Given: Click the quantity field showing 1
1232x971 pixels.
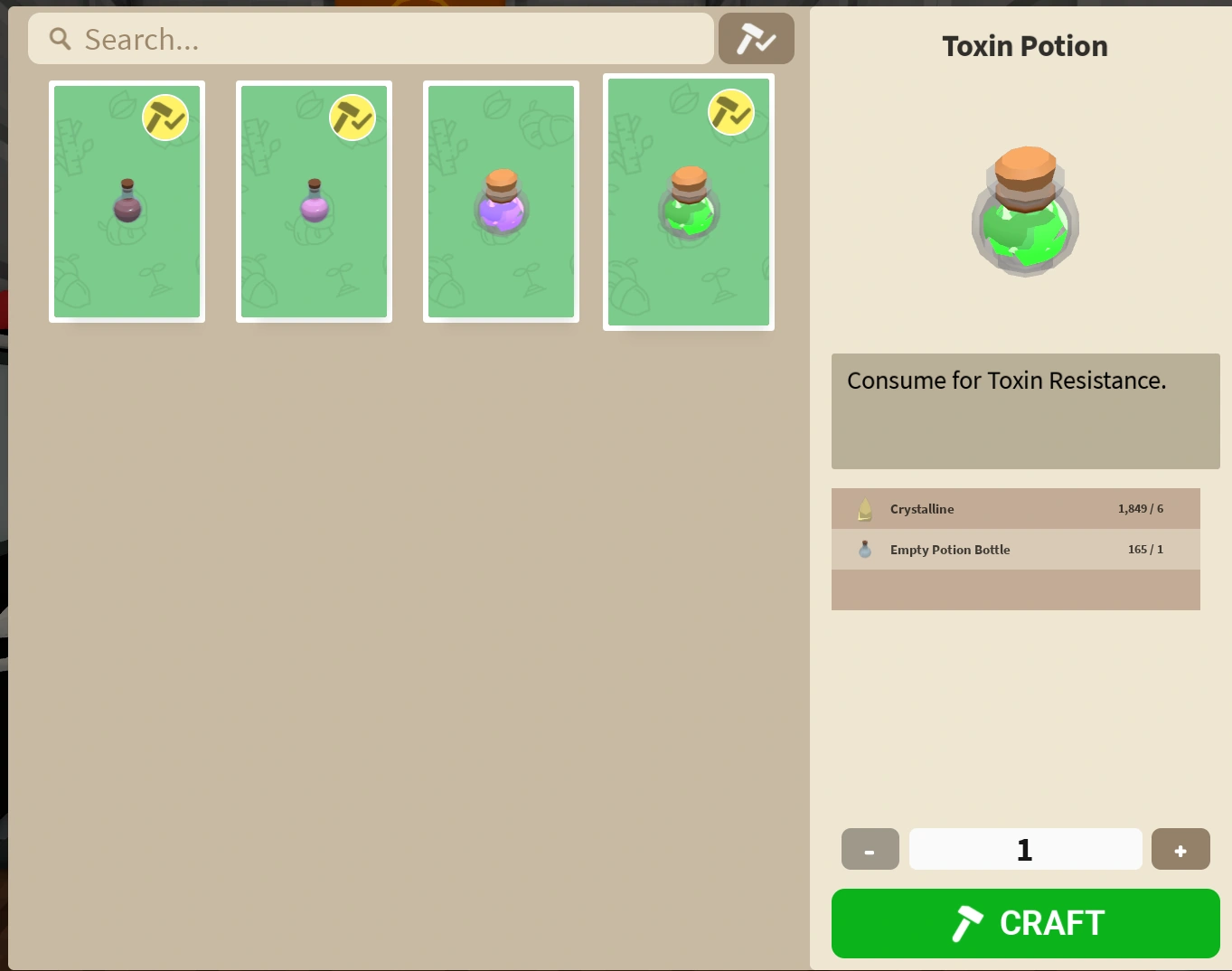Looking at the screenshot, I should 1024,849.
